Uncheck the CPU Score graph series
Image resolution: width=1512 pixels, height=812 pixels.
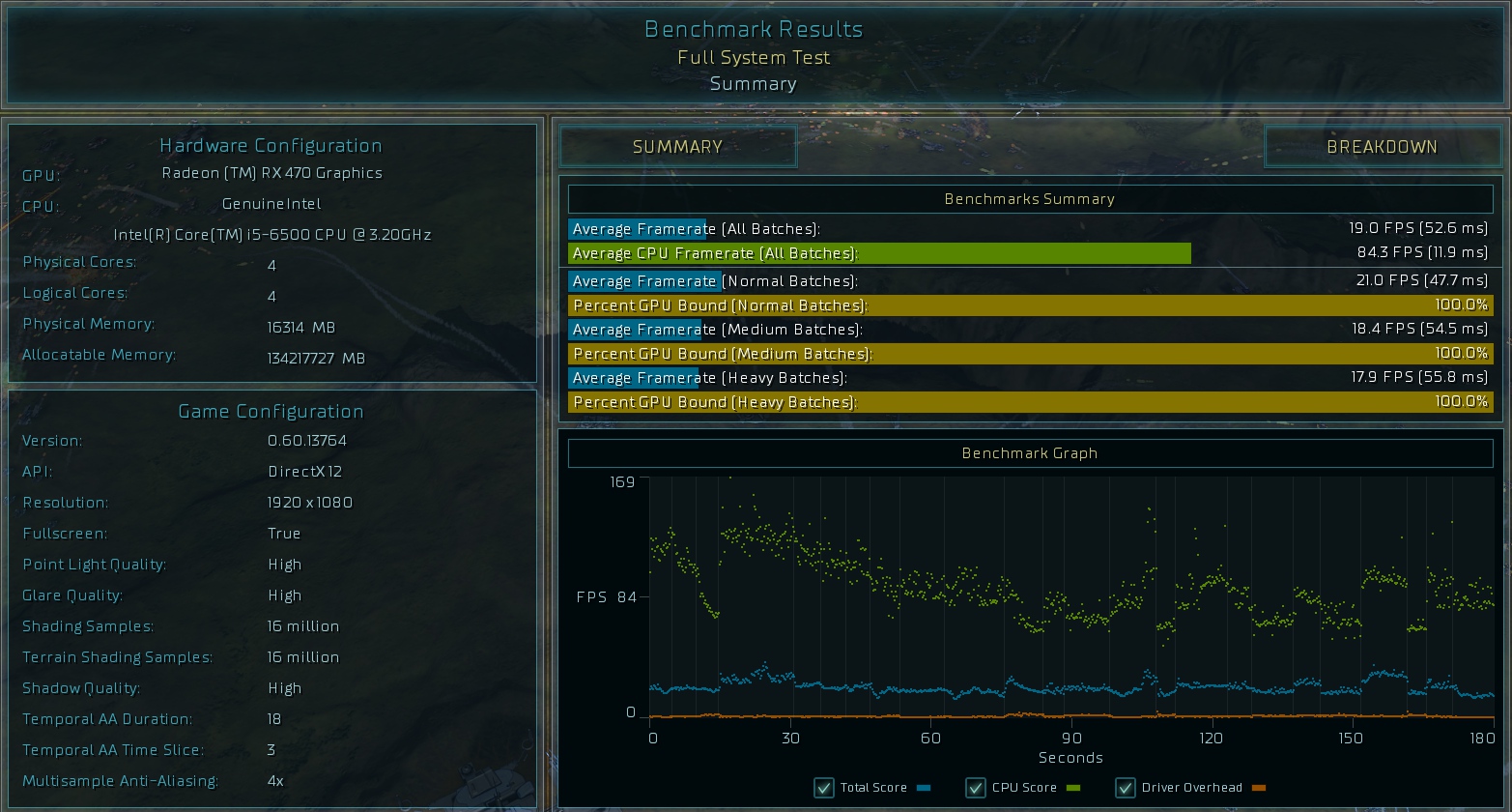976,788
